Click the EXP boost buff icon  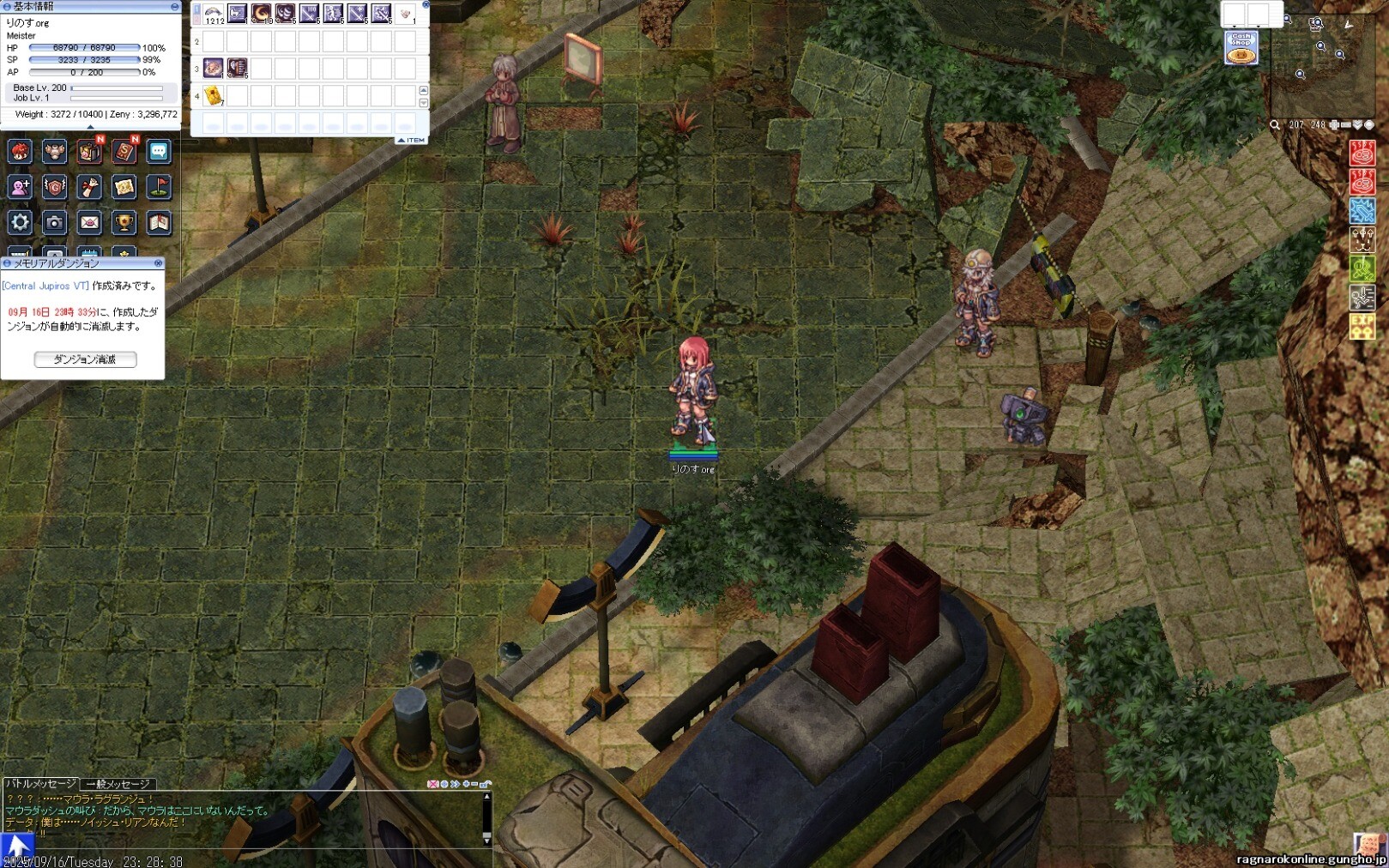point(1362,327)
